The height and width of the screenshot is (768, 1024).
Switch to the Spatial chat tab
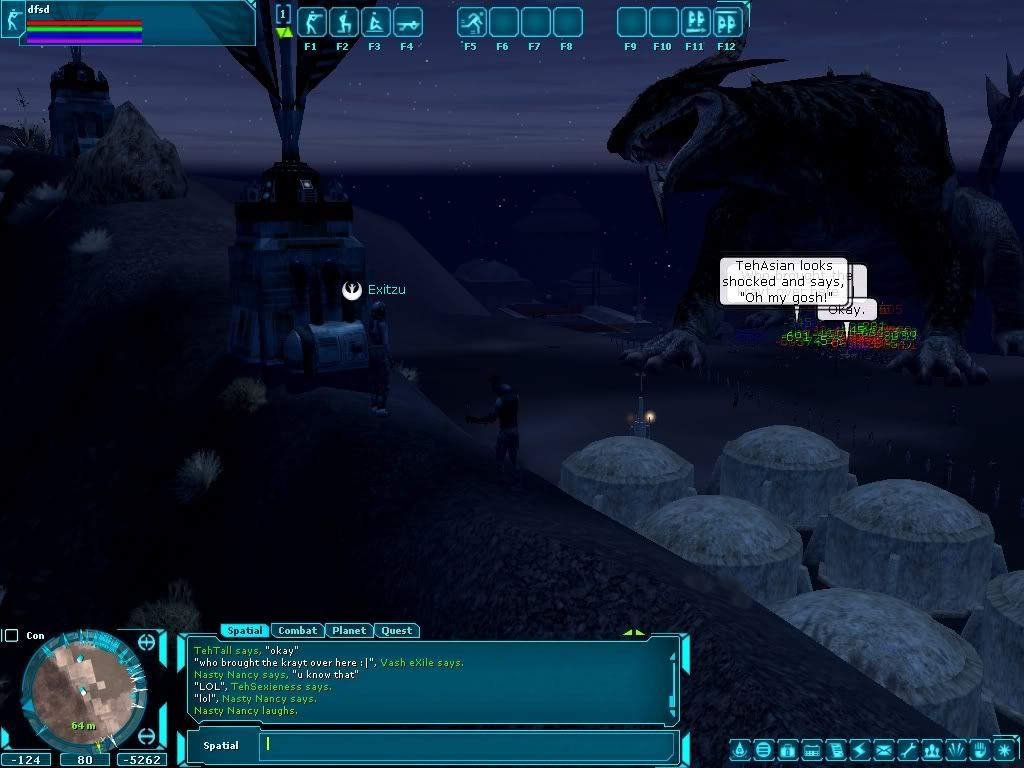click(x=245, y=631)
